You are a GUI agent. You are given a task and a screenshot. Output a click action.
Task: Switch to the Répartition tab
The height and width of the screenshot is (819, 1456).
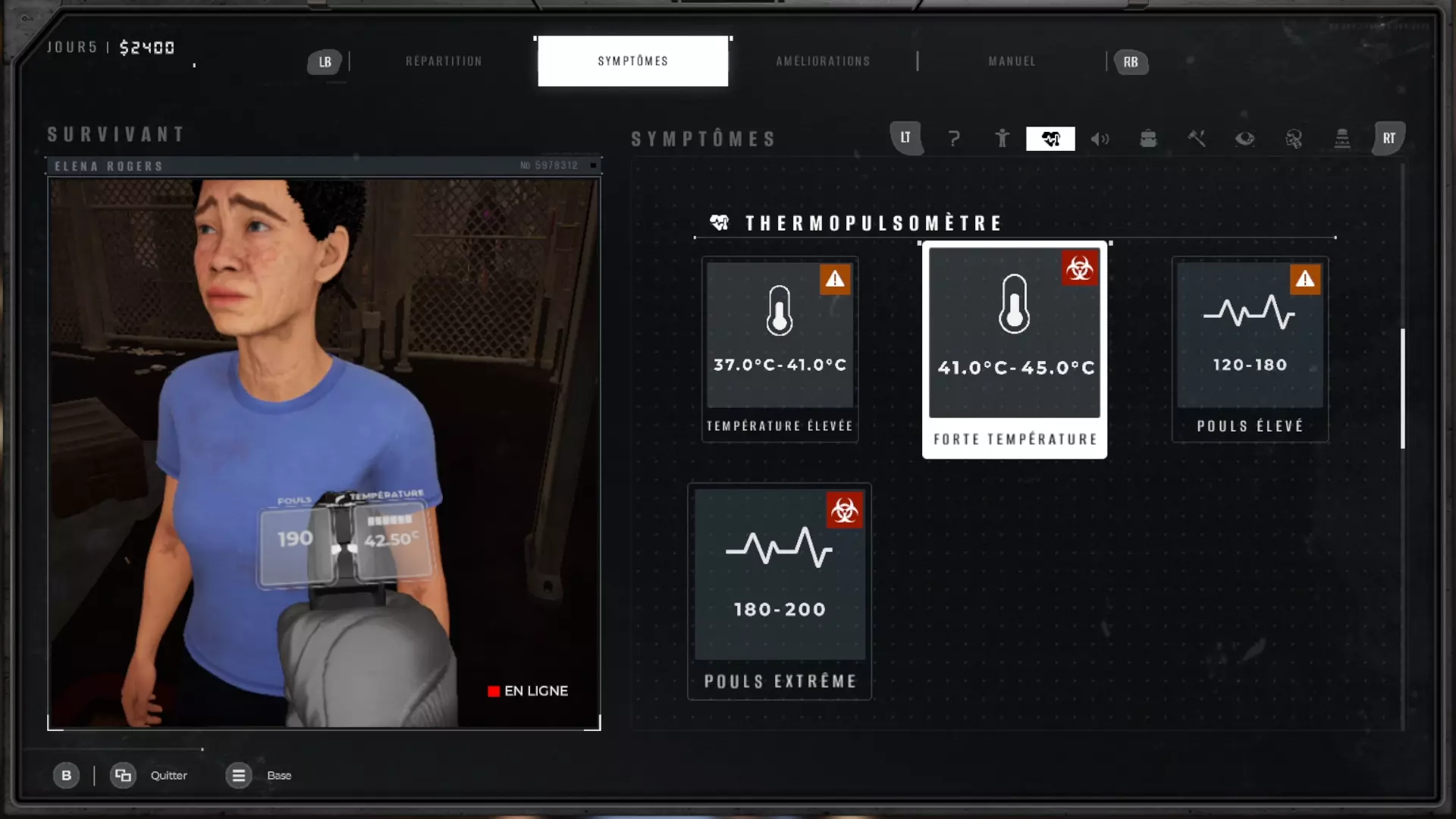click(x=444, y=61)
